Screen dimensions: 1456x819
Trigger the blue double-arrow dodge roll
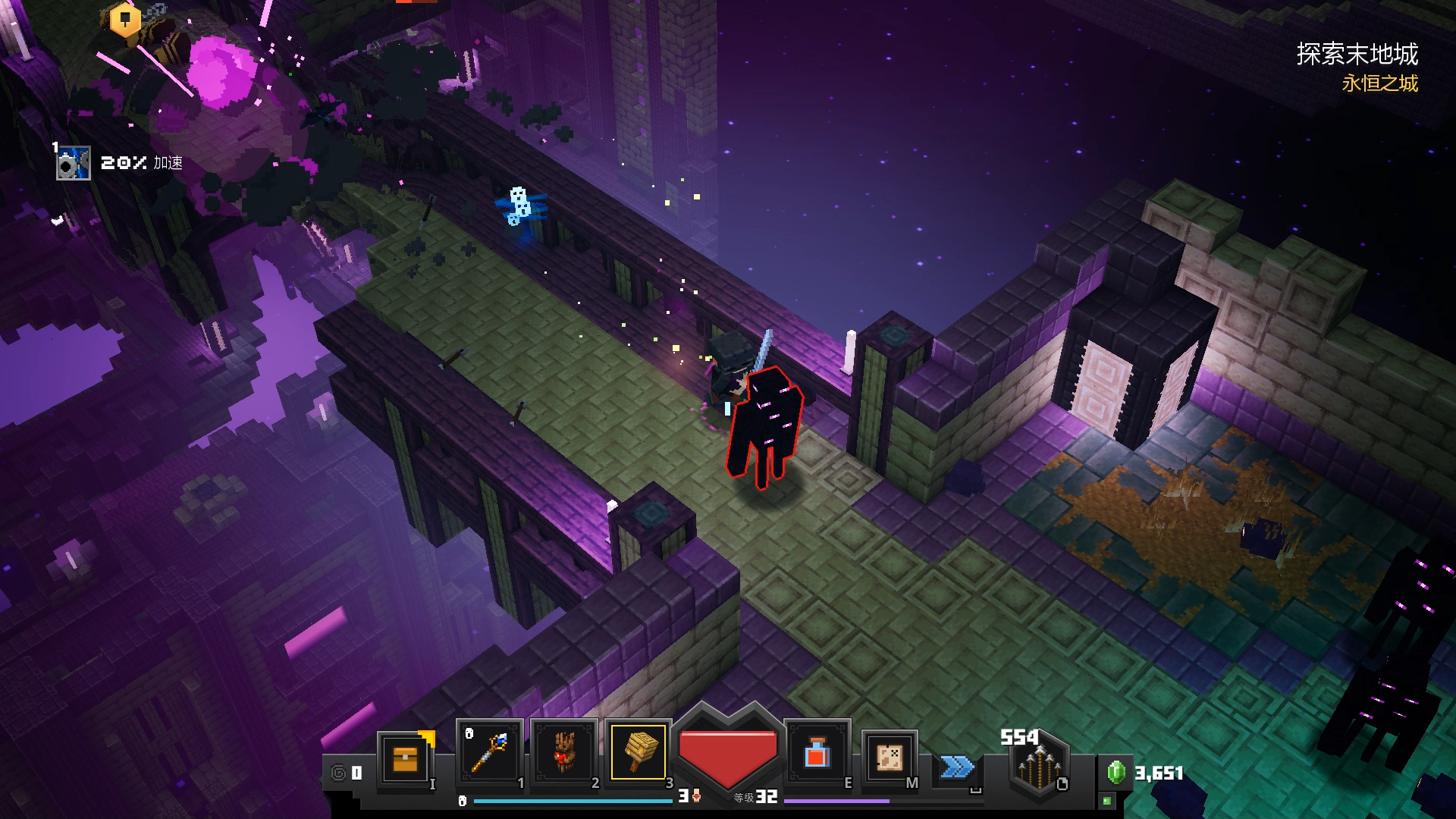click(x=957, y=767)
